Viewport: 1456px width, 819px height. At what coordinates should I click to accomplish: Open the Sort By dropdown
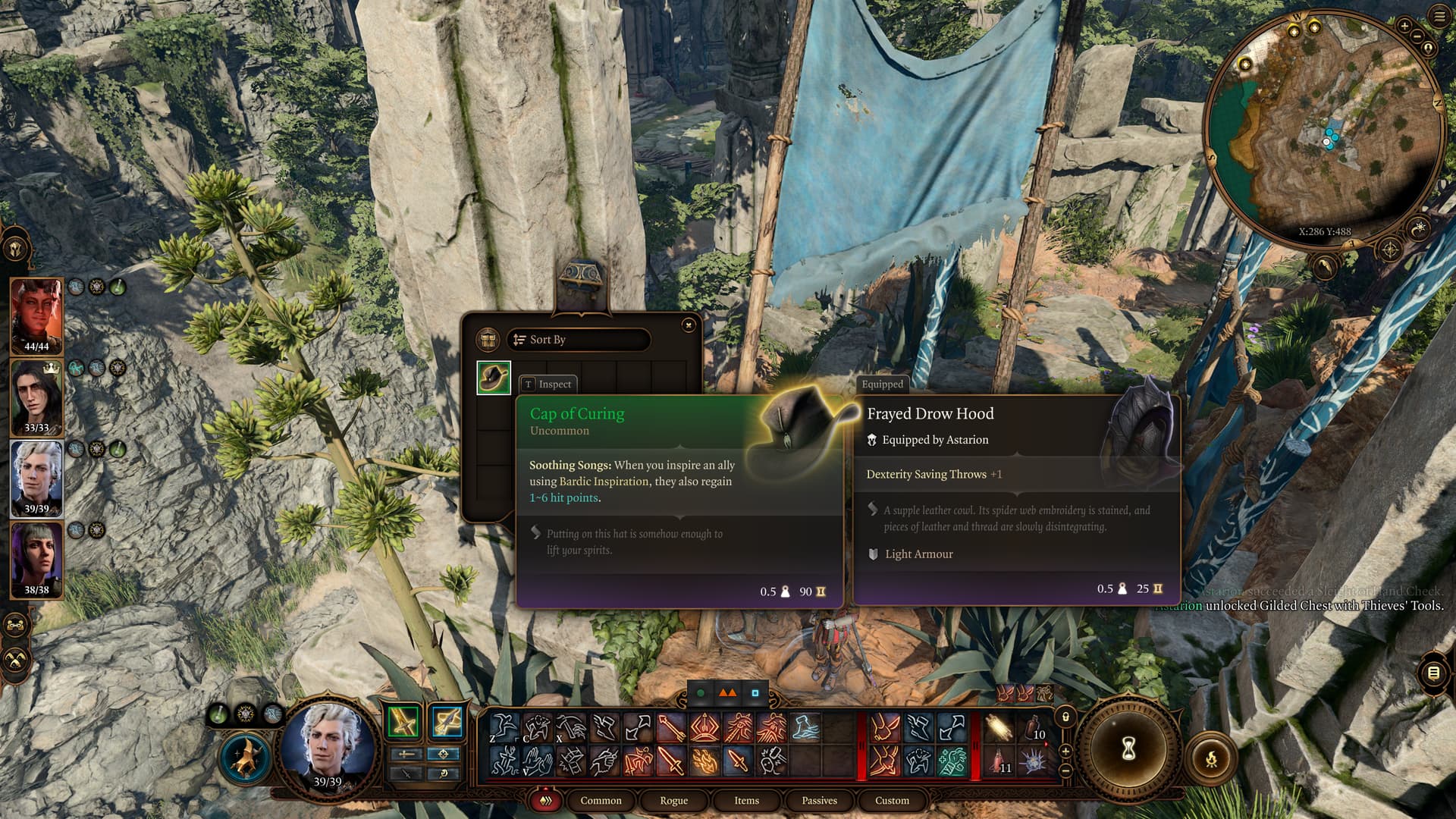pos(579,340)
